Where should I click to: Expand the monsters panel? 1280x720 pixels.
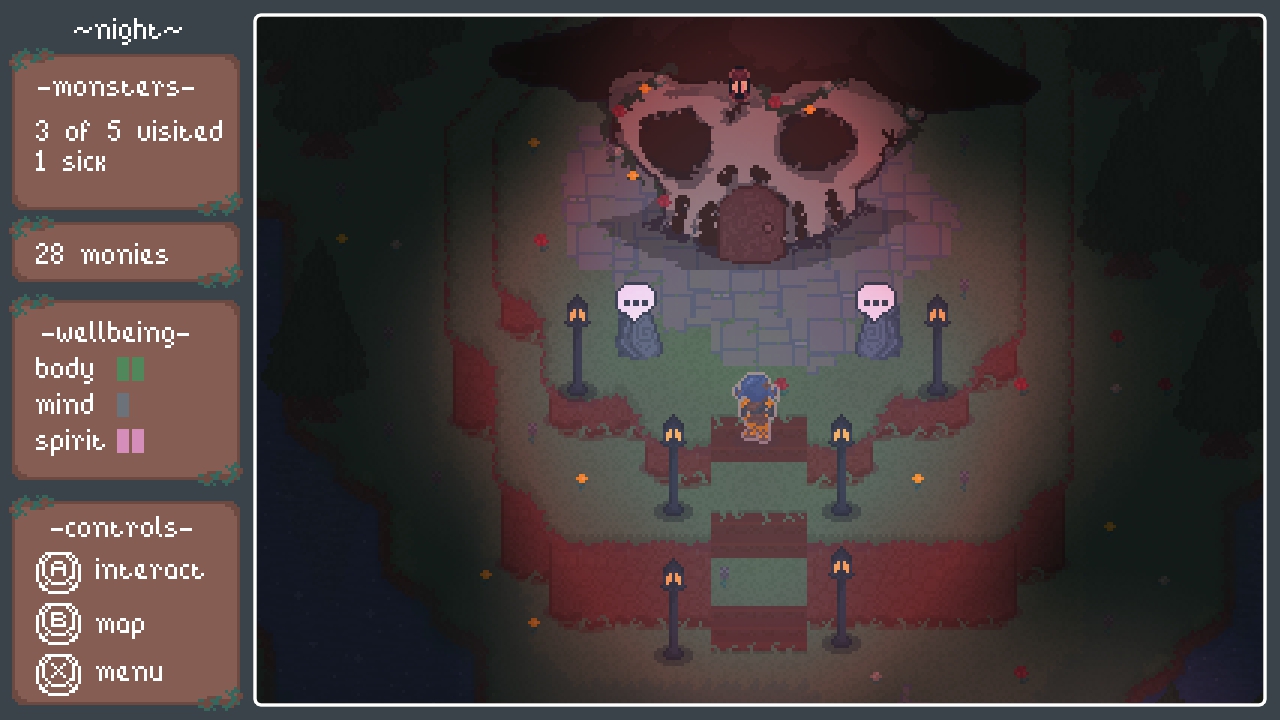(125, 130)
